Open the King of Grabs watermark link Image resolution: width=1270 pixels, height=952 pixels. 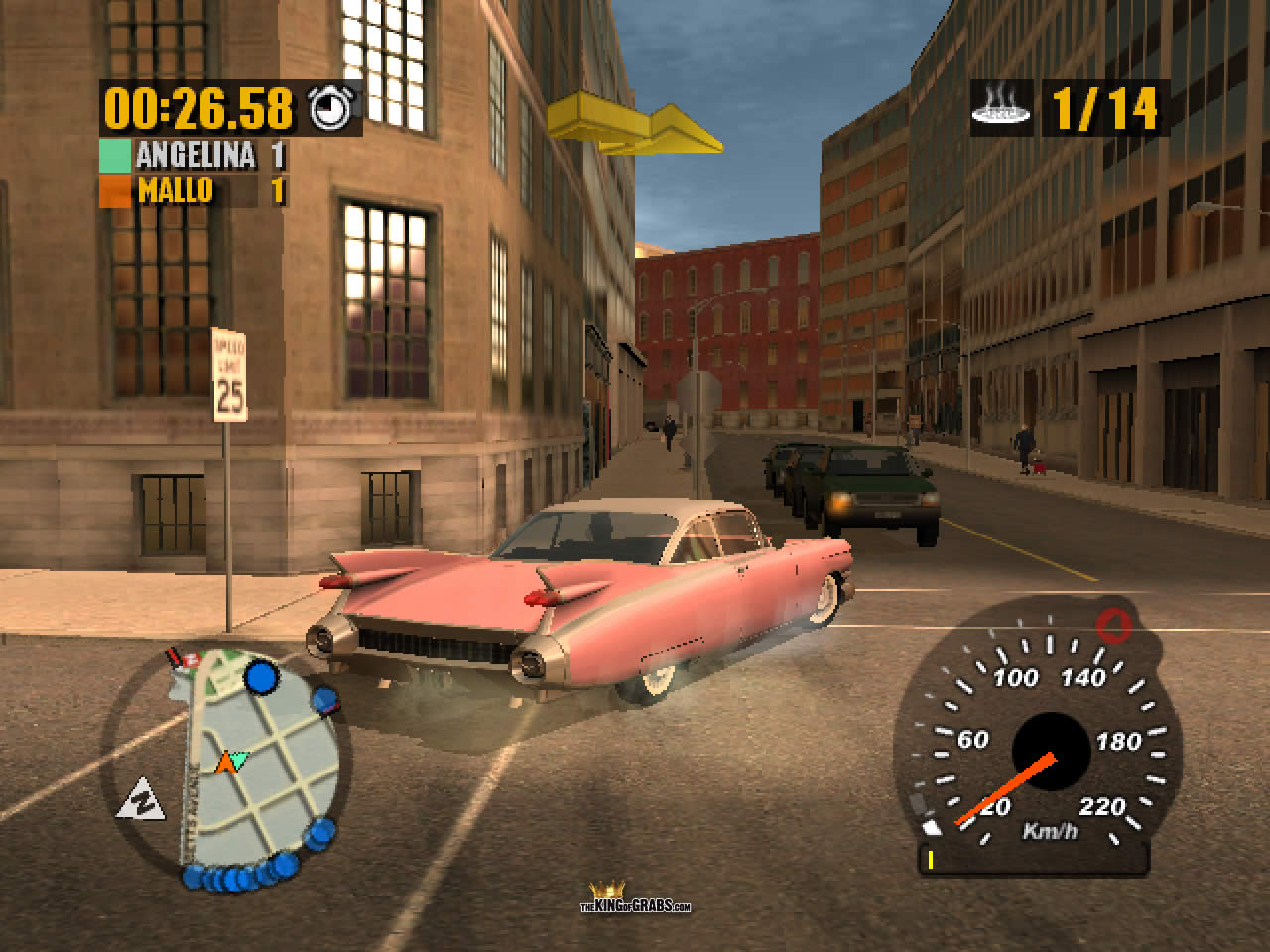click(635, 897)
